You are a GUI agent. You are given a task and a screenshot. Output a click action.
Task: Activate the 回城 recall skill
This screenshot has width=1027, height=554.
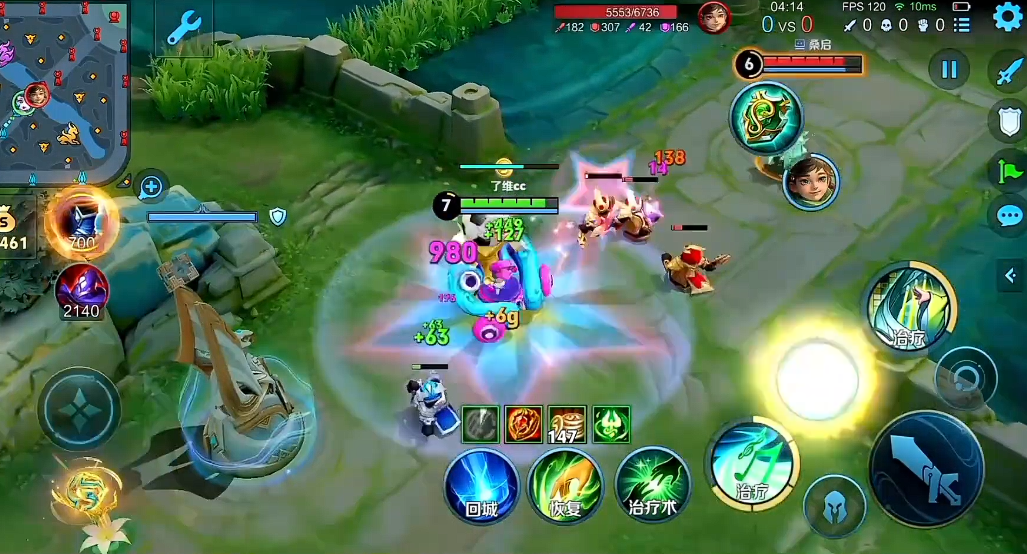pyautogui.click(x=481, y=485)
